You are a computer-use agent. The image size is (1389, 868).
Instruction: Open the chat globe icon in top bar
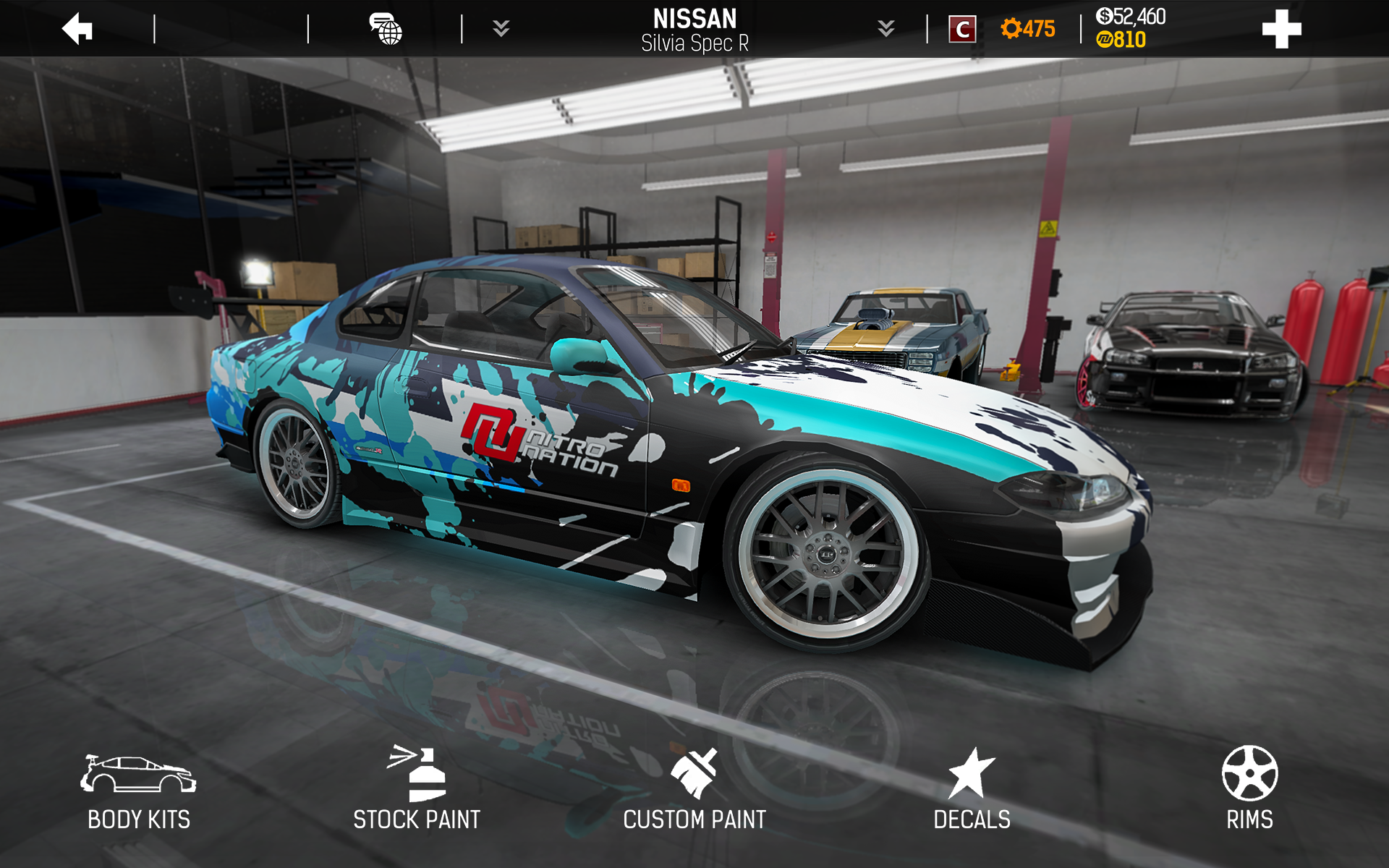[x=386, y=29]
